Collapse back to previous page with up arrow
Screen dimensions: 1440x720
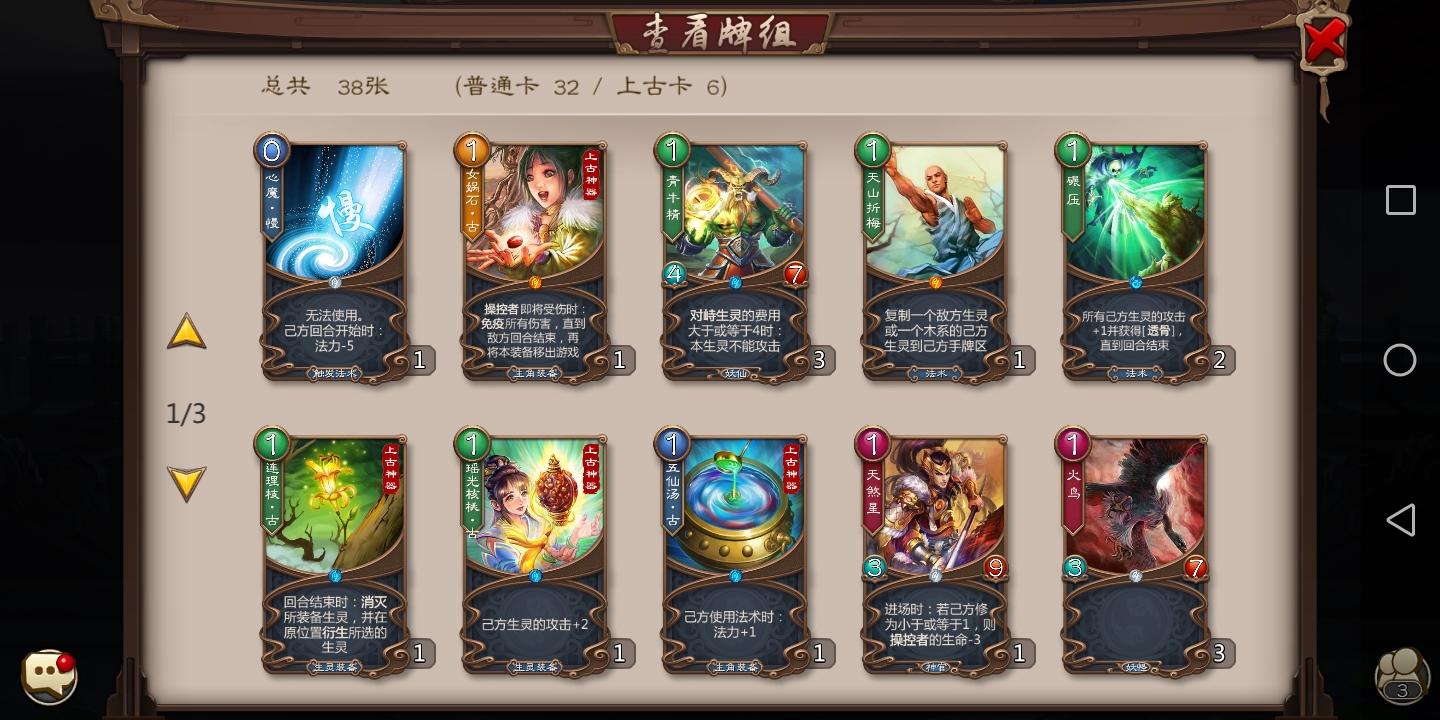click(186, 330)
